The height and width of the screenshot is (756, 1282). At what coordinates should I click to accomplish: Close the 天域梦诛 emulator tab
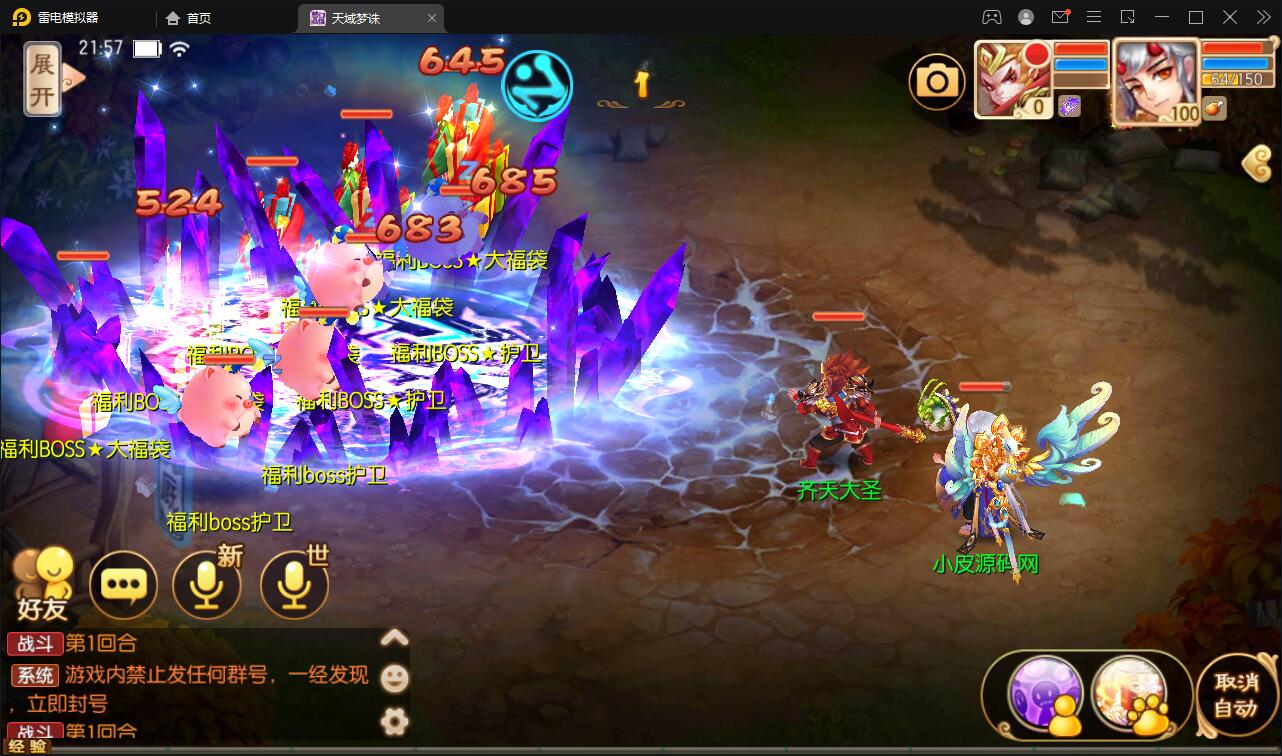(432, 18)
